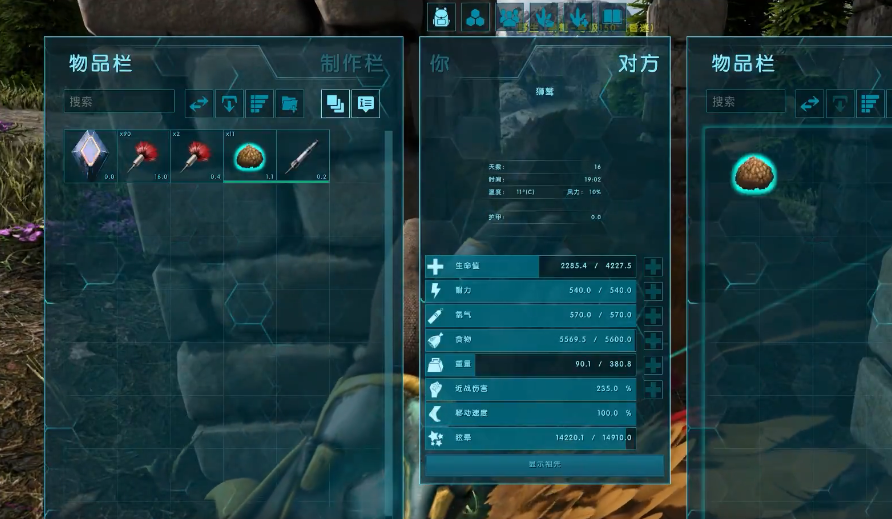Click the transfer-all arrows button in left inventory
The image size is (892, 519).
point(200,103)
